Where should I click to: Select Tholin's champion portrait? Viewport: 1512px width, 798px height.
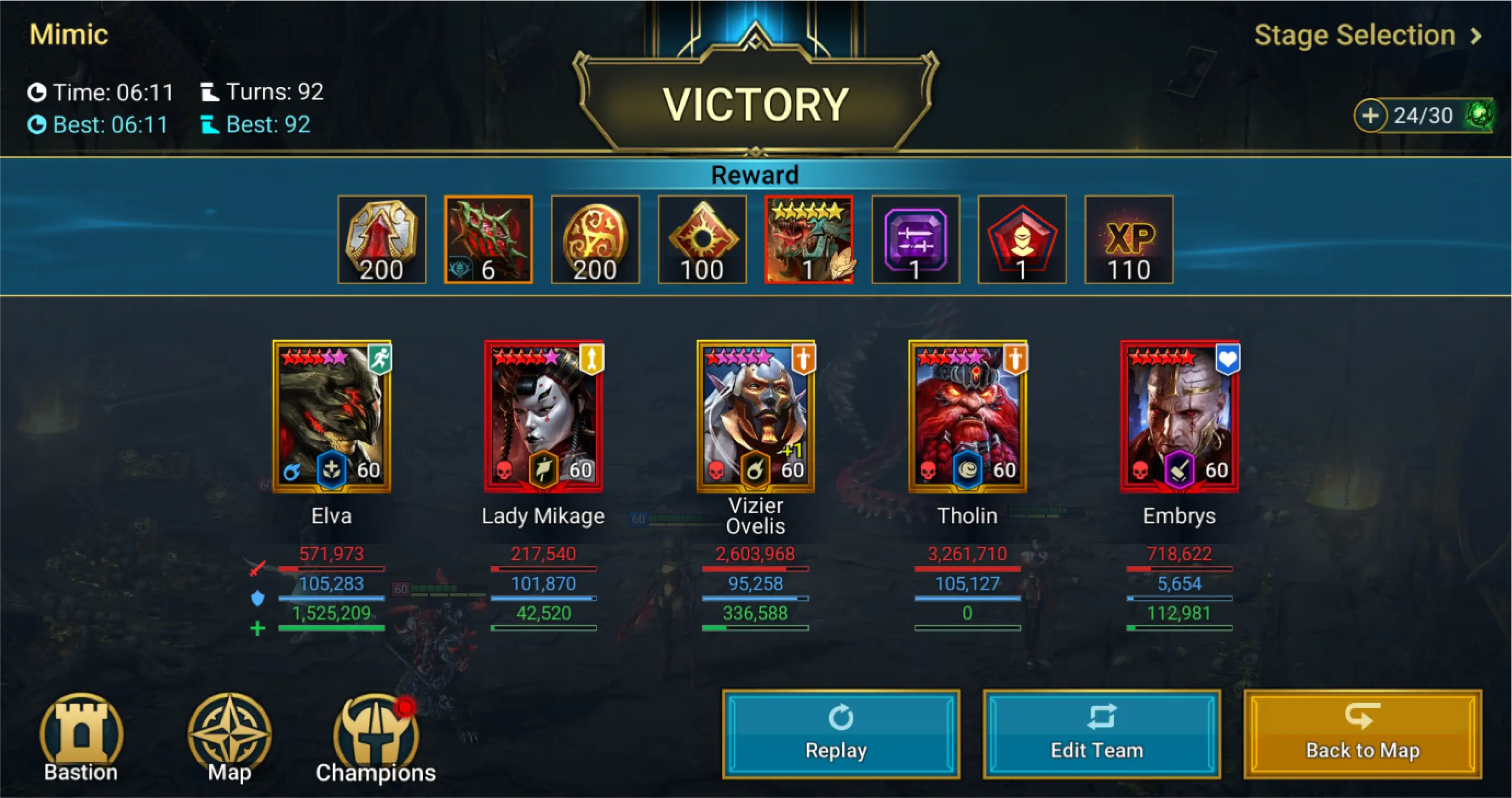pos(967,416)
